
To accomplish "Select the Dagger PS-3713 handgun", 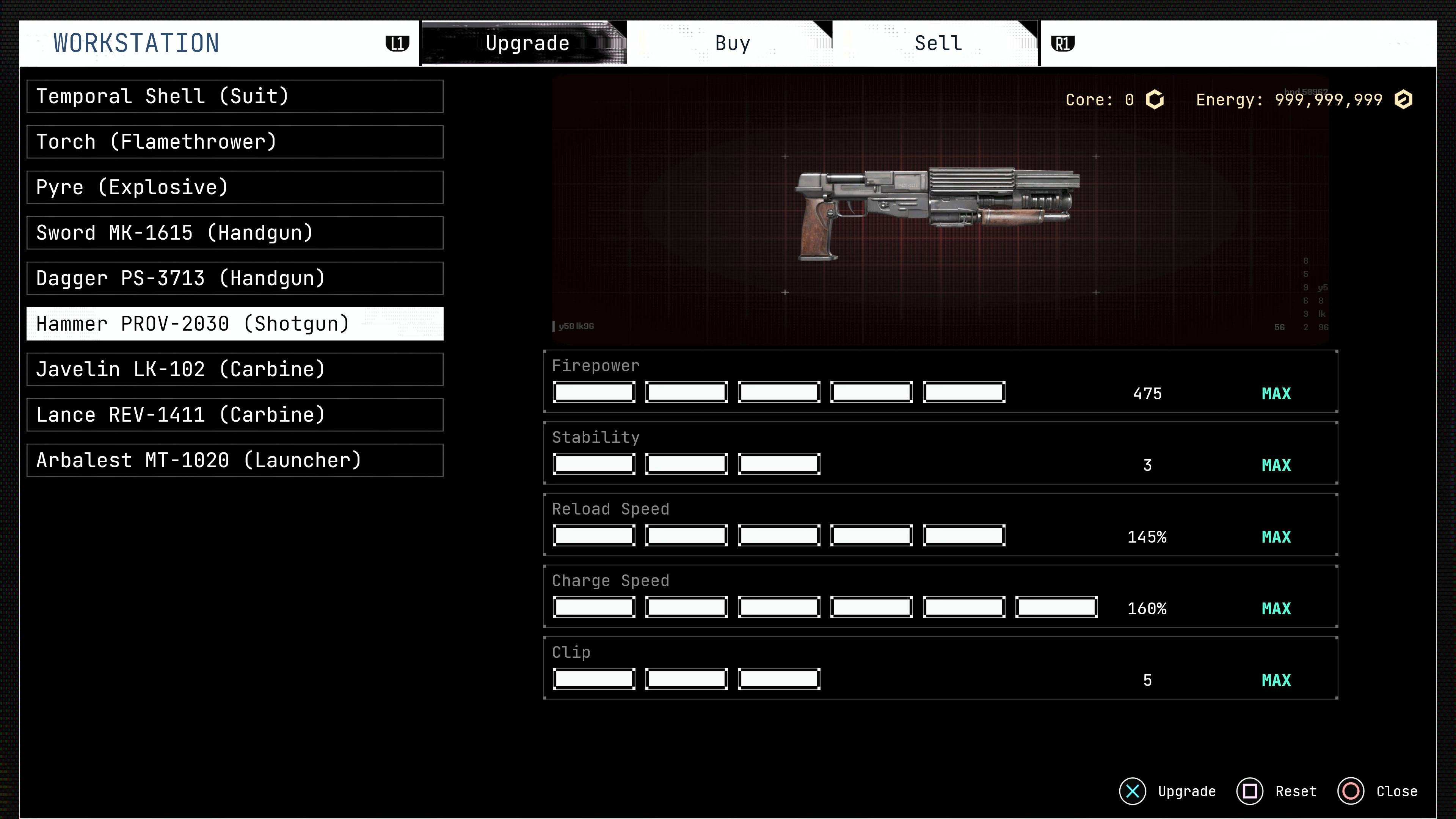I will click(235, 279).
